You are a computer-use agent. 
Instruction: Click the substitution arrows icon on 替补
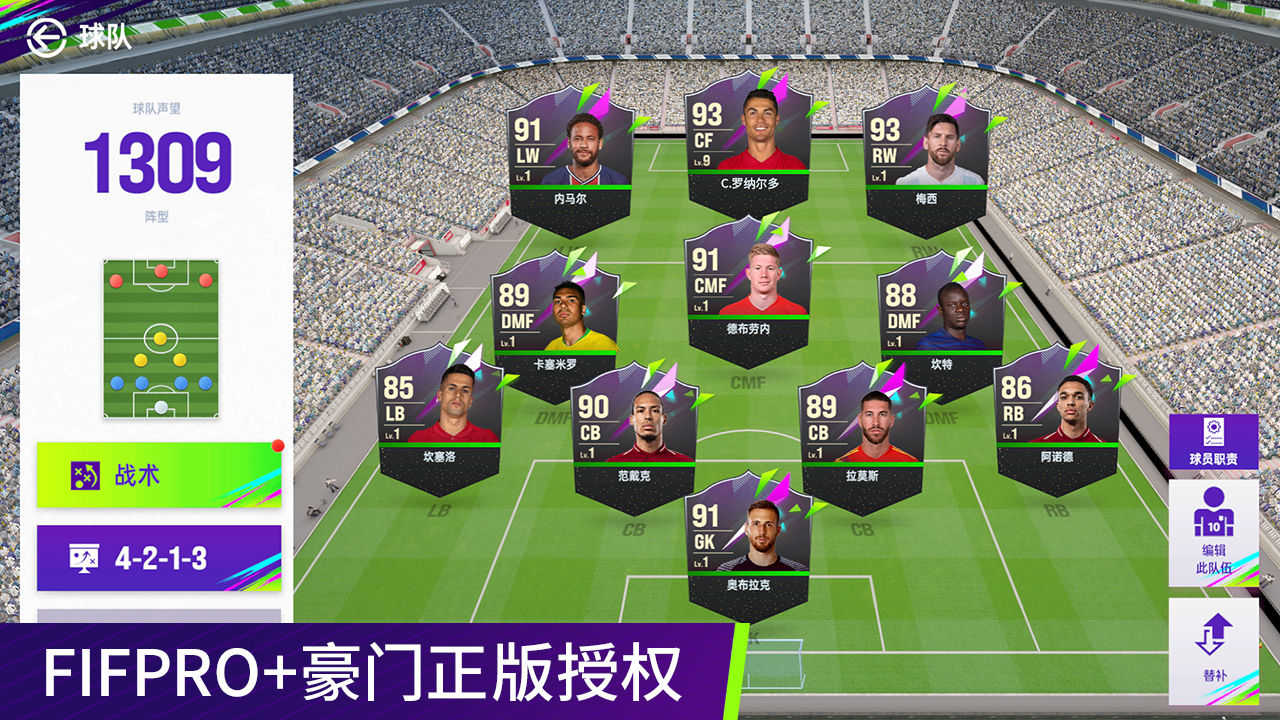[x=1215, y=636]
